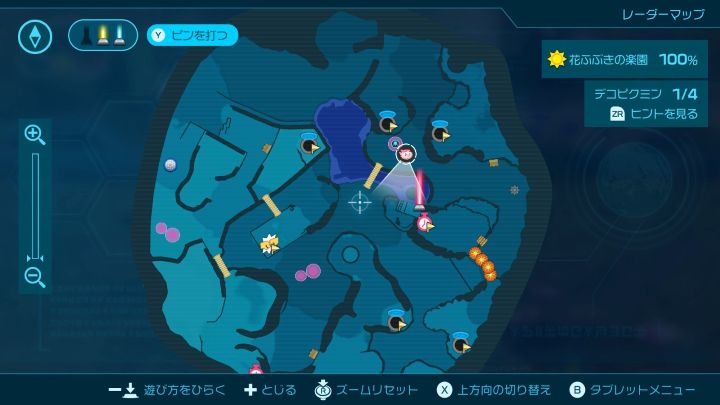Show hints via ヒントを見る
720x405 pixels.
pyautogui.click(x=654, y=114)
